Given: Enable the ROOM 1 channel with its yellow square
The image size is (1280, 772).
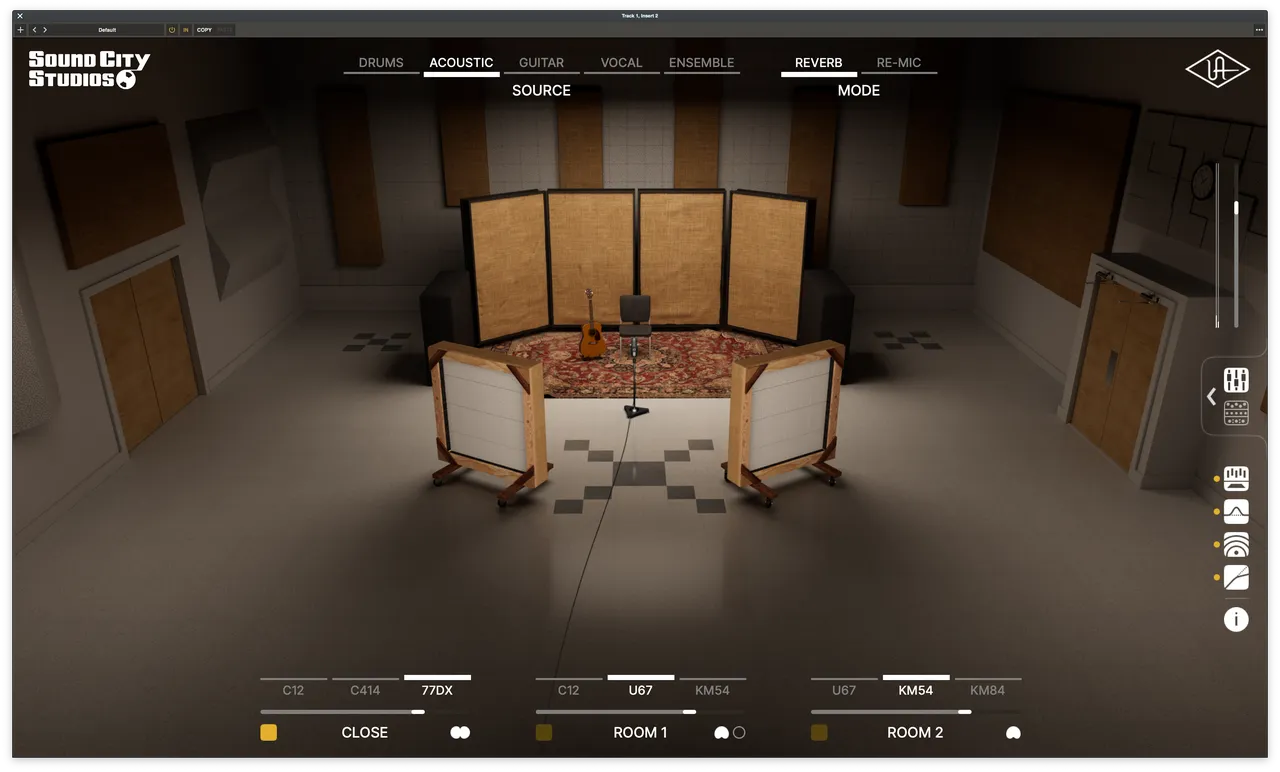Looking at the screenshot, I should point(543,732).
